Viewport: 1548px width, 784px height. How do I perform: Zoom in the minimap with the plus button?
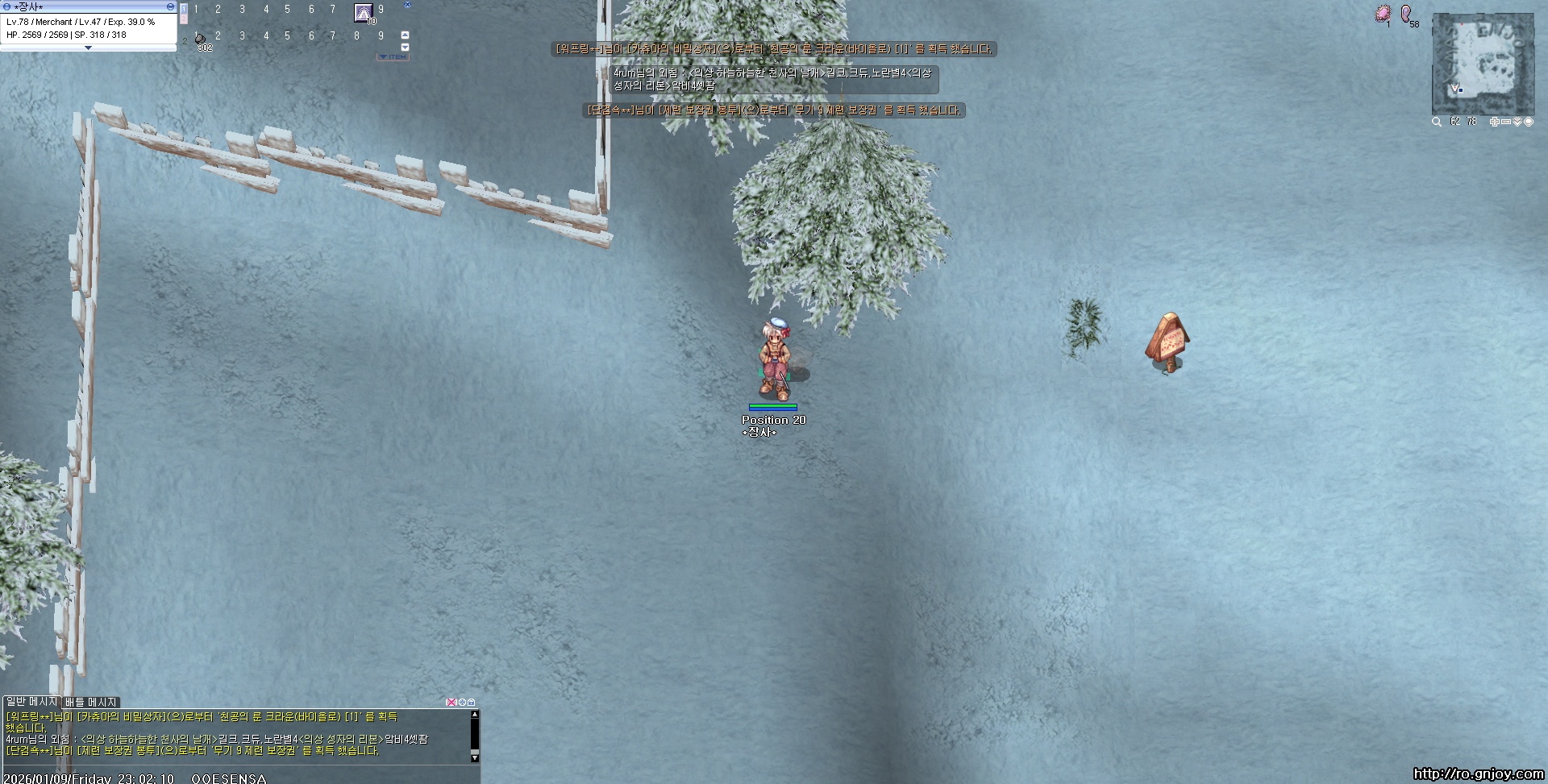point(1494,122)
